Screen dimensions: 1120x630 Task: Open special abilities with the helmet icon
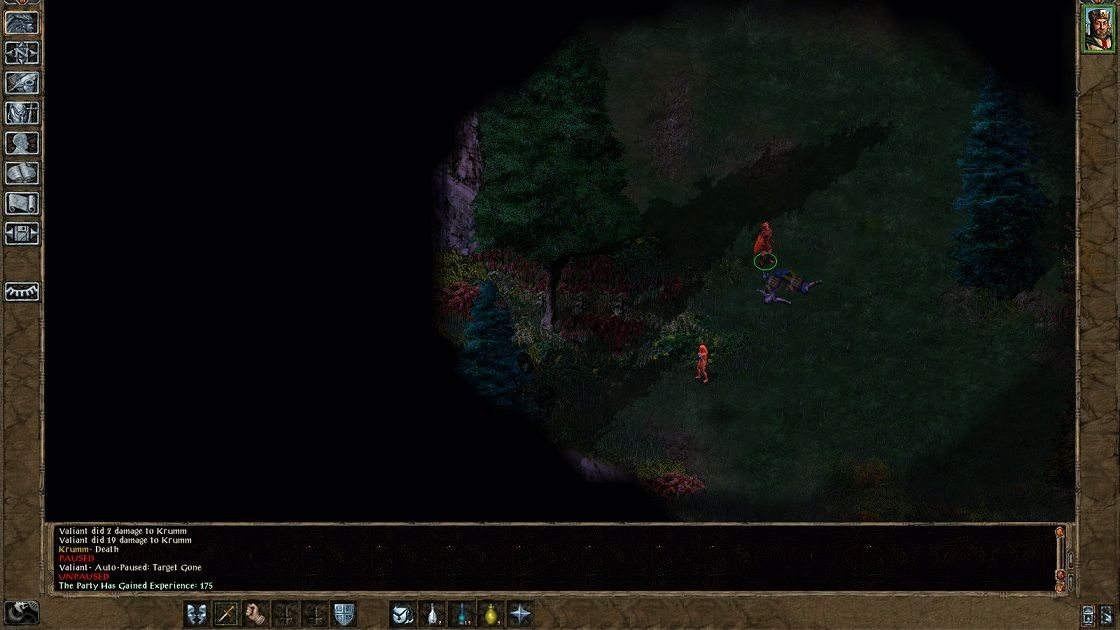pyautogui.click(x=402, y=614)
